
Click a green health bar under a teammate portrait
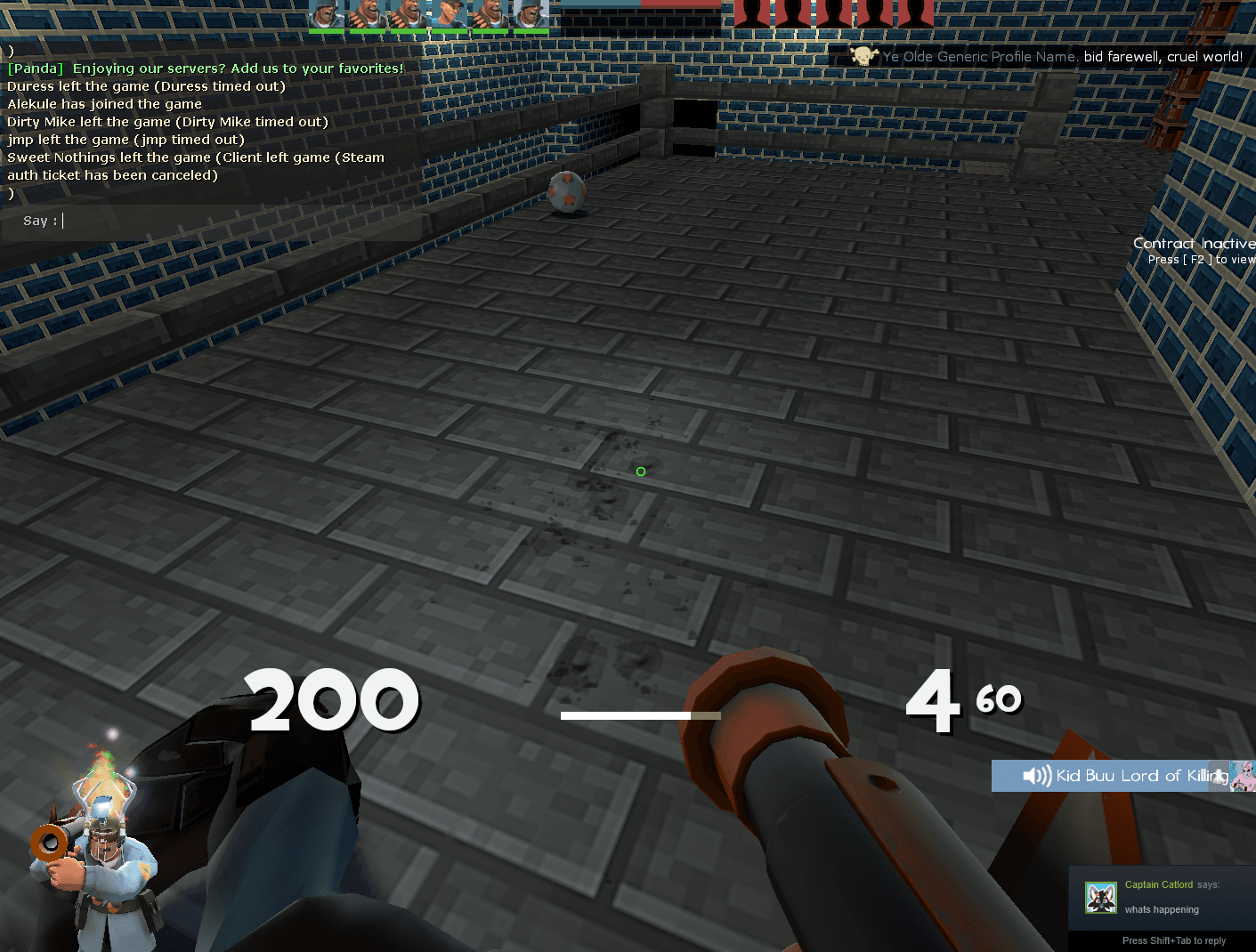[328, 31]
